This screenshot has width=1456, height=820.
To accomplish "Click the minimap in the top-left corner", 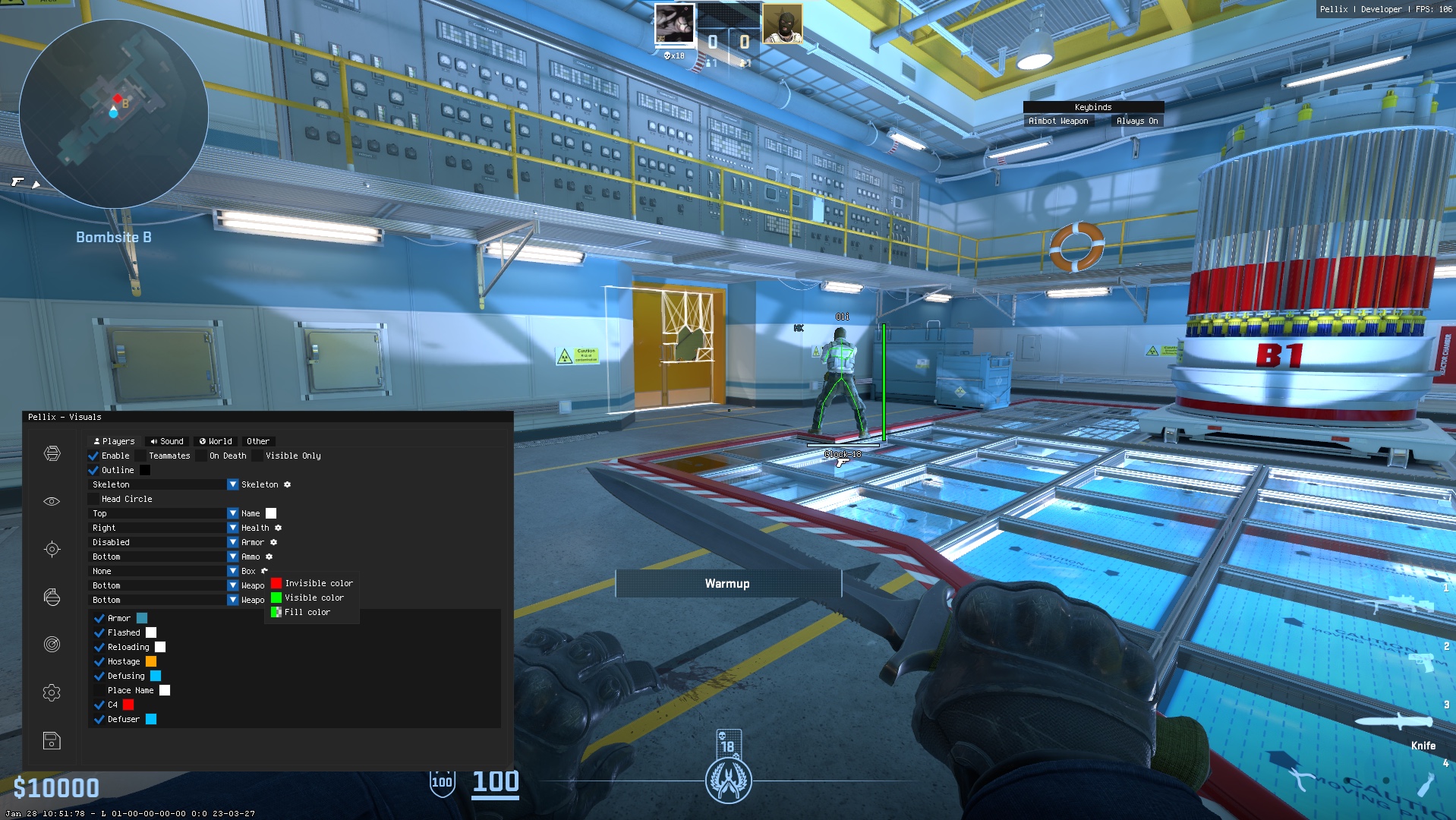I will point(114,114).
